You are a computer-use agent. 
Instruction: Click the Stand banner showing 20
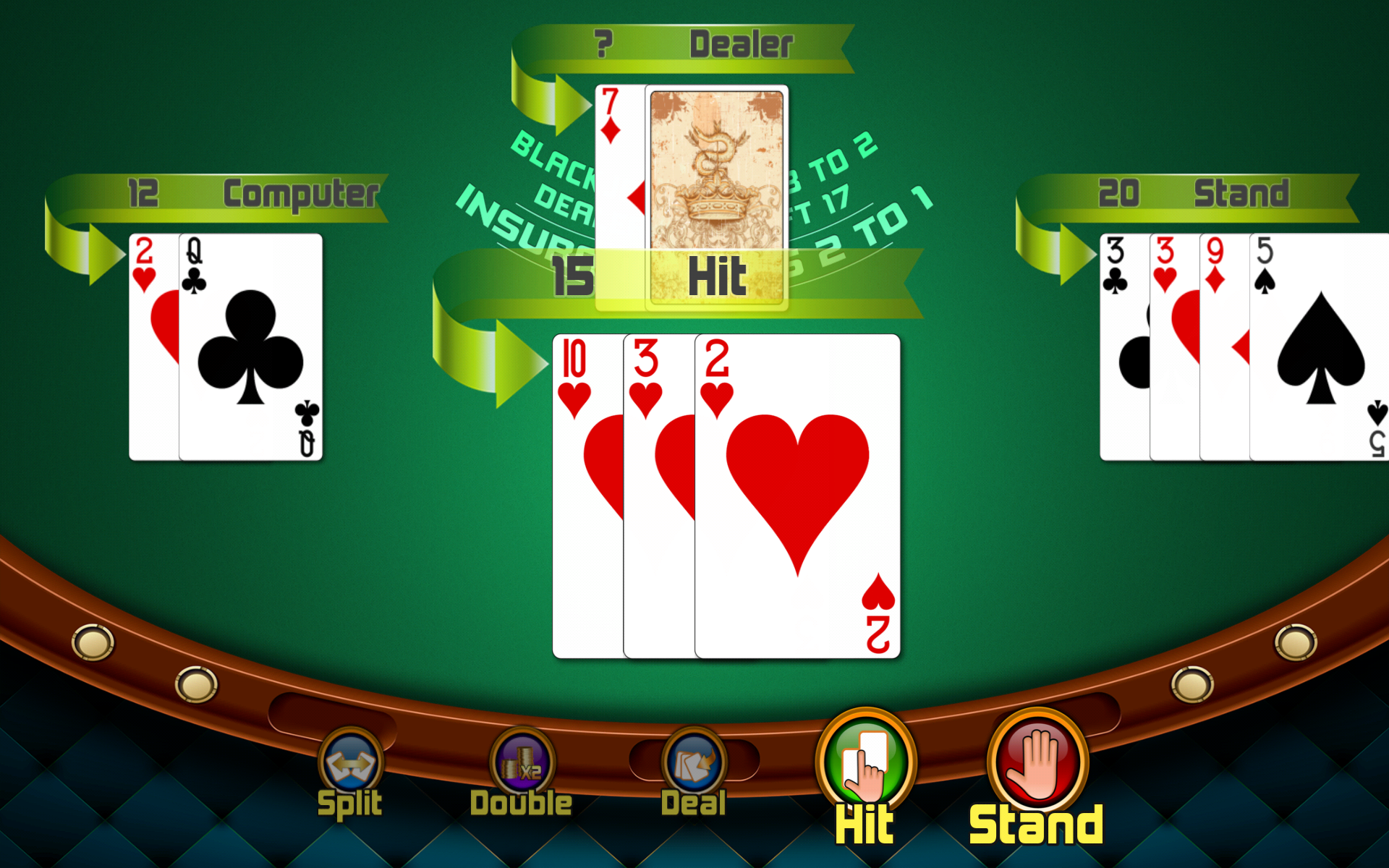(1186, 193)
